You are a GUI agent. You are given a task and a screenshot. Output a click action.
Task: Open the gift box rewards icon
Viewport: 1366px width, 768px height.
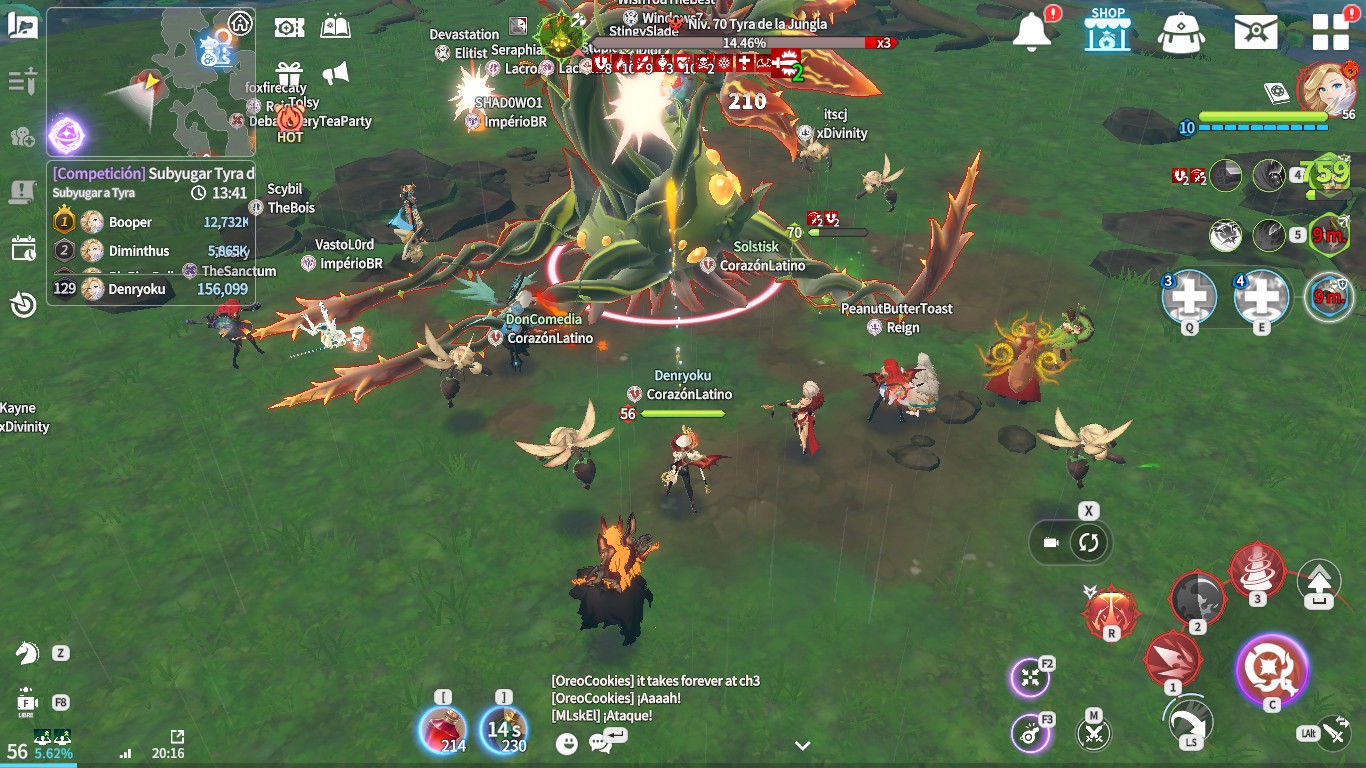pyautogui.click(x=290, y=74)
